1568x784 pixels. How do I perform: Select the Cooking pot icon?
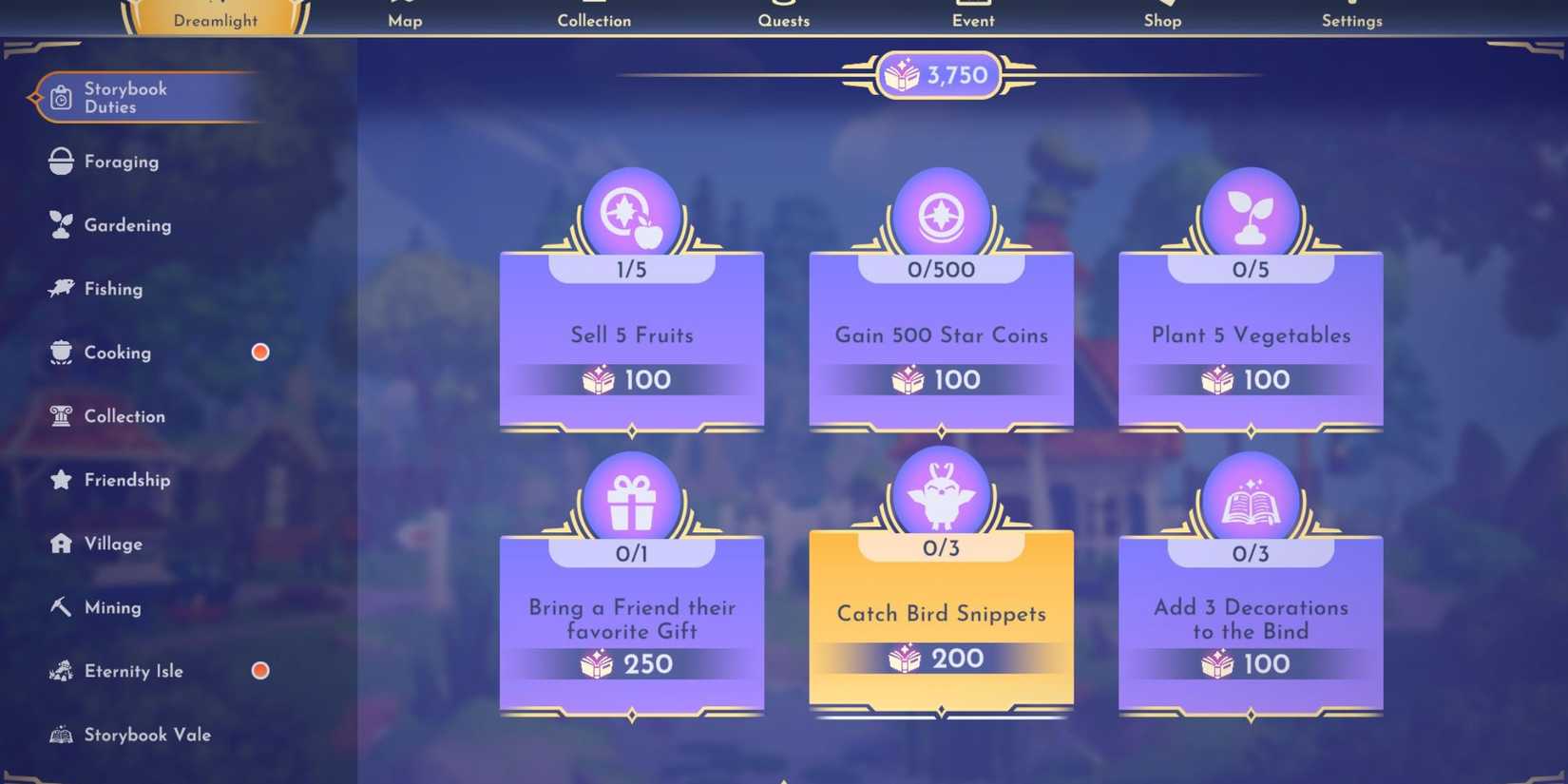pyautogui.click(x=60, y=352)
